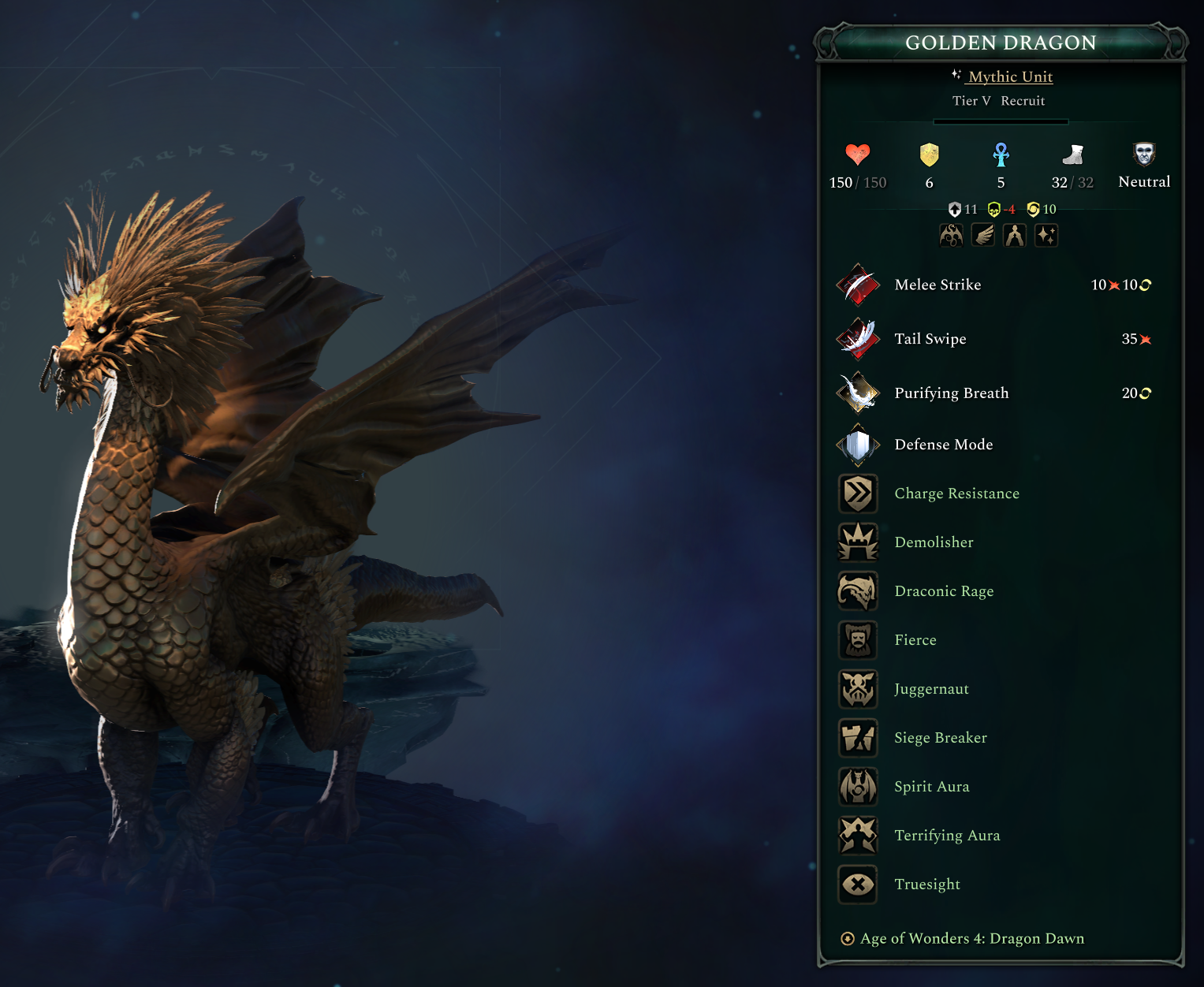Click the +11 defense buff shield
The image size is (1204, 987).
955,209
